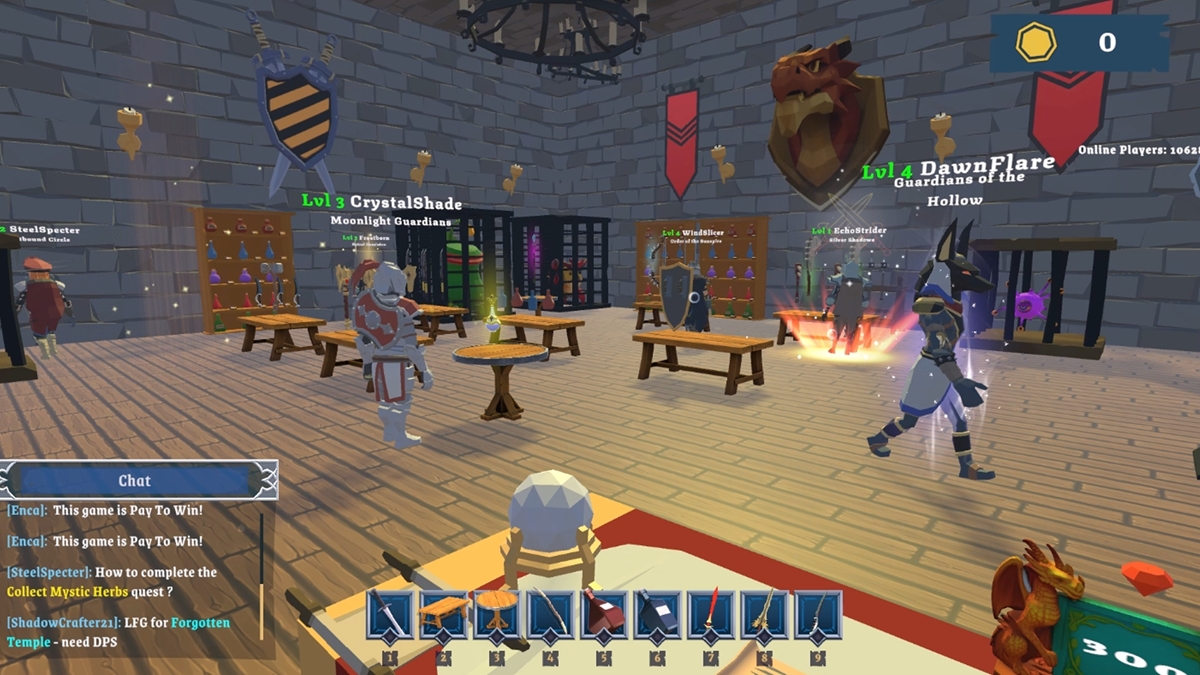Select the rectangular wooden table slot
This screenshot has width=1200, height=675.
click(442, 614)
